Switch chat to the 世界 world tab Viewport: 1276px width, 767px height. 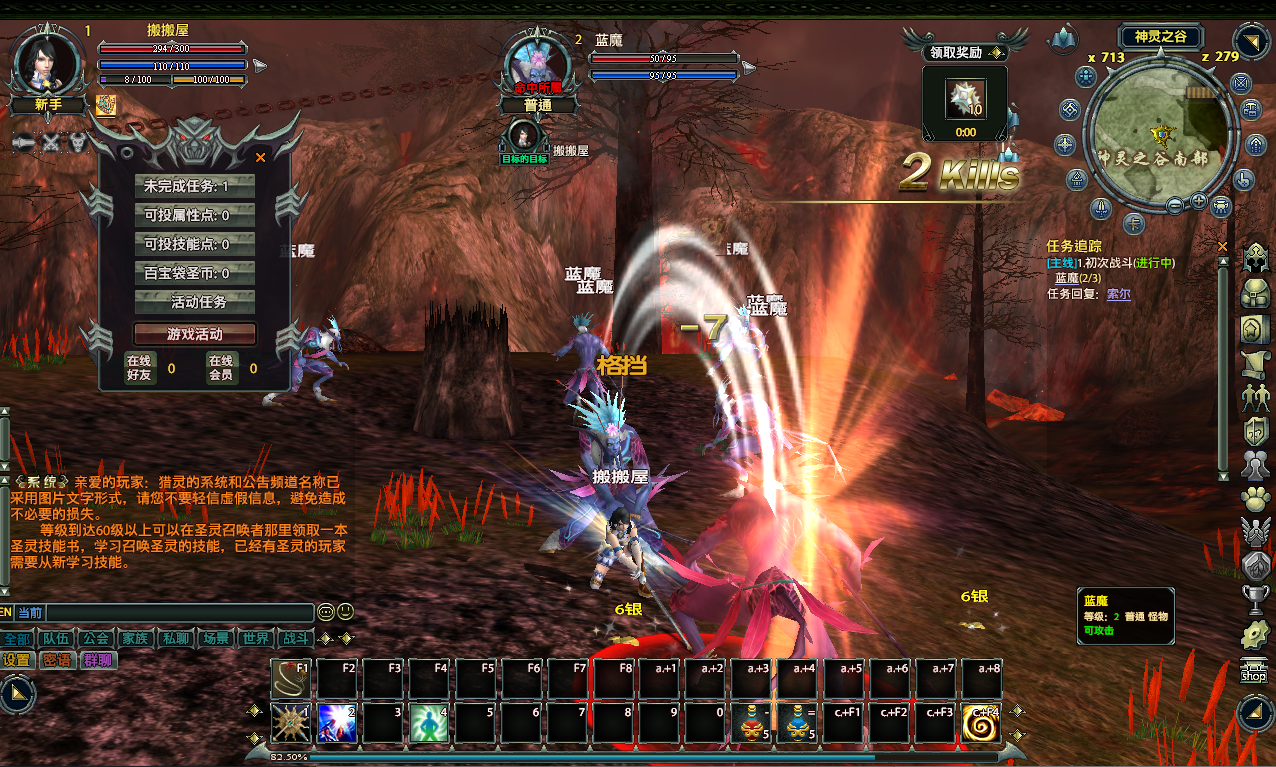click(x=255, y=638)
